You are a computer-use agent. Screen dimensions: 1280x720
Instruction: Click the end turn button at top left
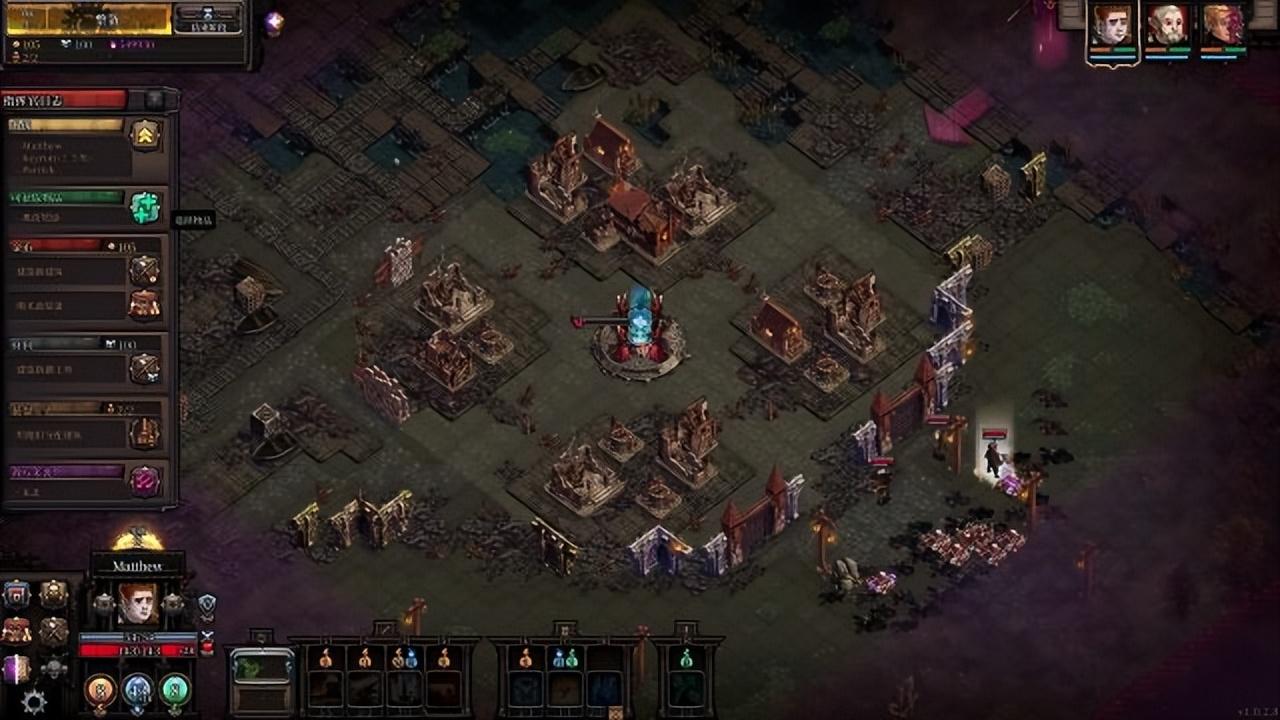[x=207, y=18]
